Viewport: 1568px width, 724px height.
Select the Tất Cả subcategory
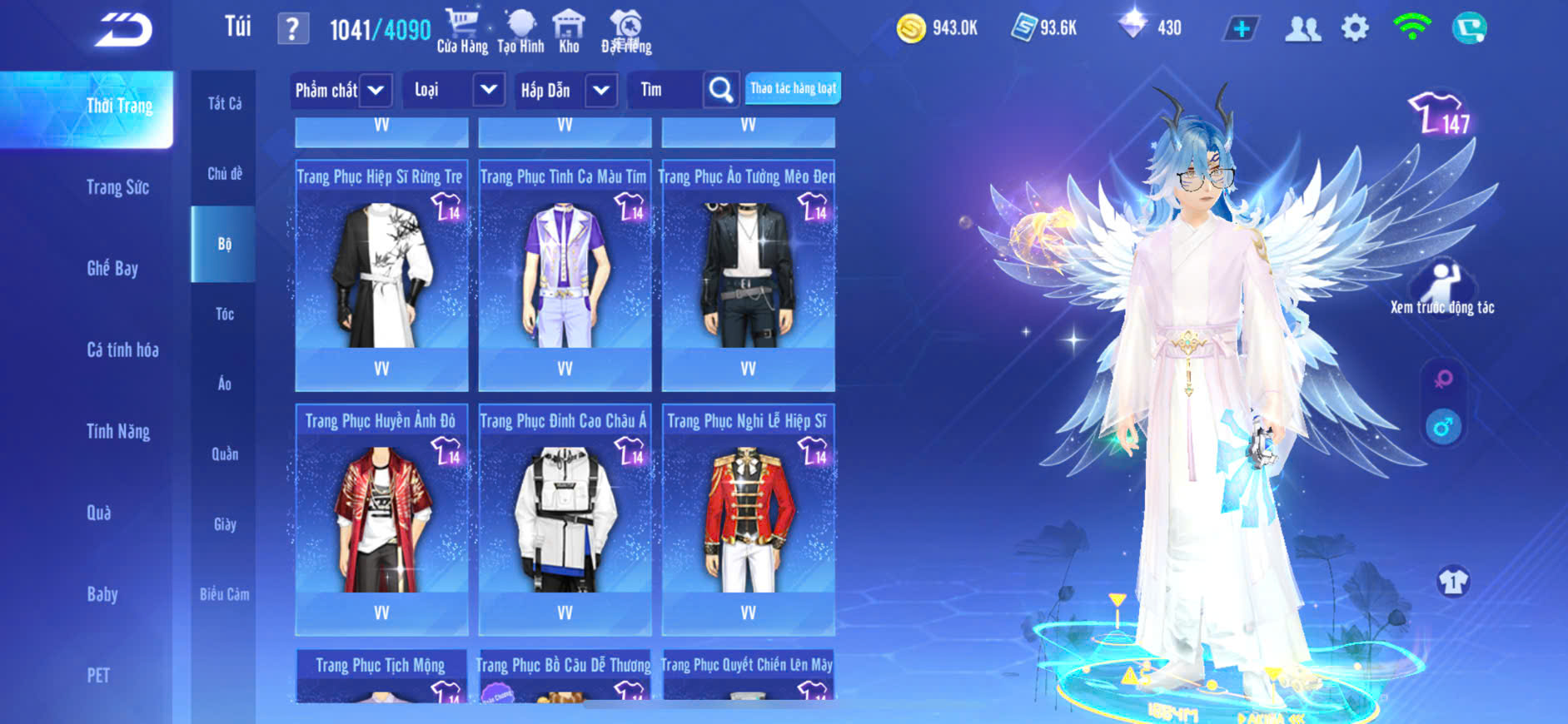[x=225, y=103]
